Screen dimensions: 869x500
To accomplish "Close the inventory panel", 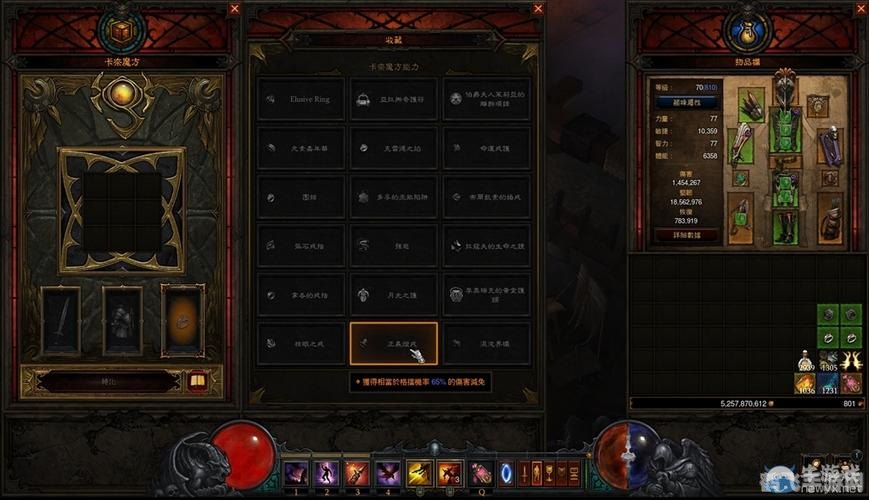I will pyautogui.click(x=862, y=9).
